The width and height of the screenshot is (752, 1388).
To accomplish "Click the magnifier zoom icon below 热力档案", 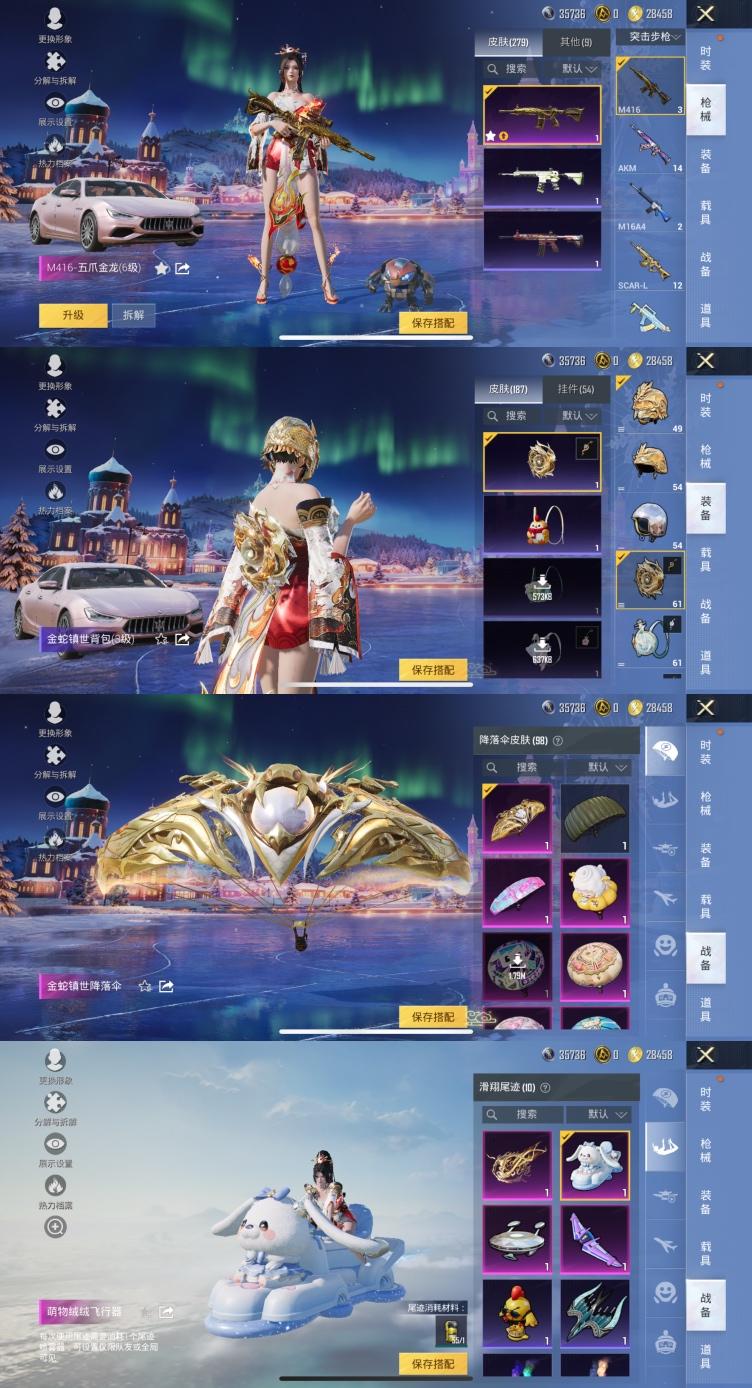I will [55, 1227].
